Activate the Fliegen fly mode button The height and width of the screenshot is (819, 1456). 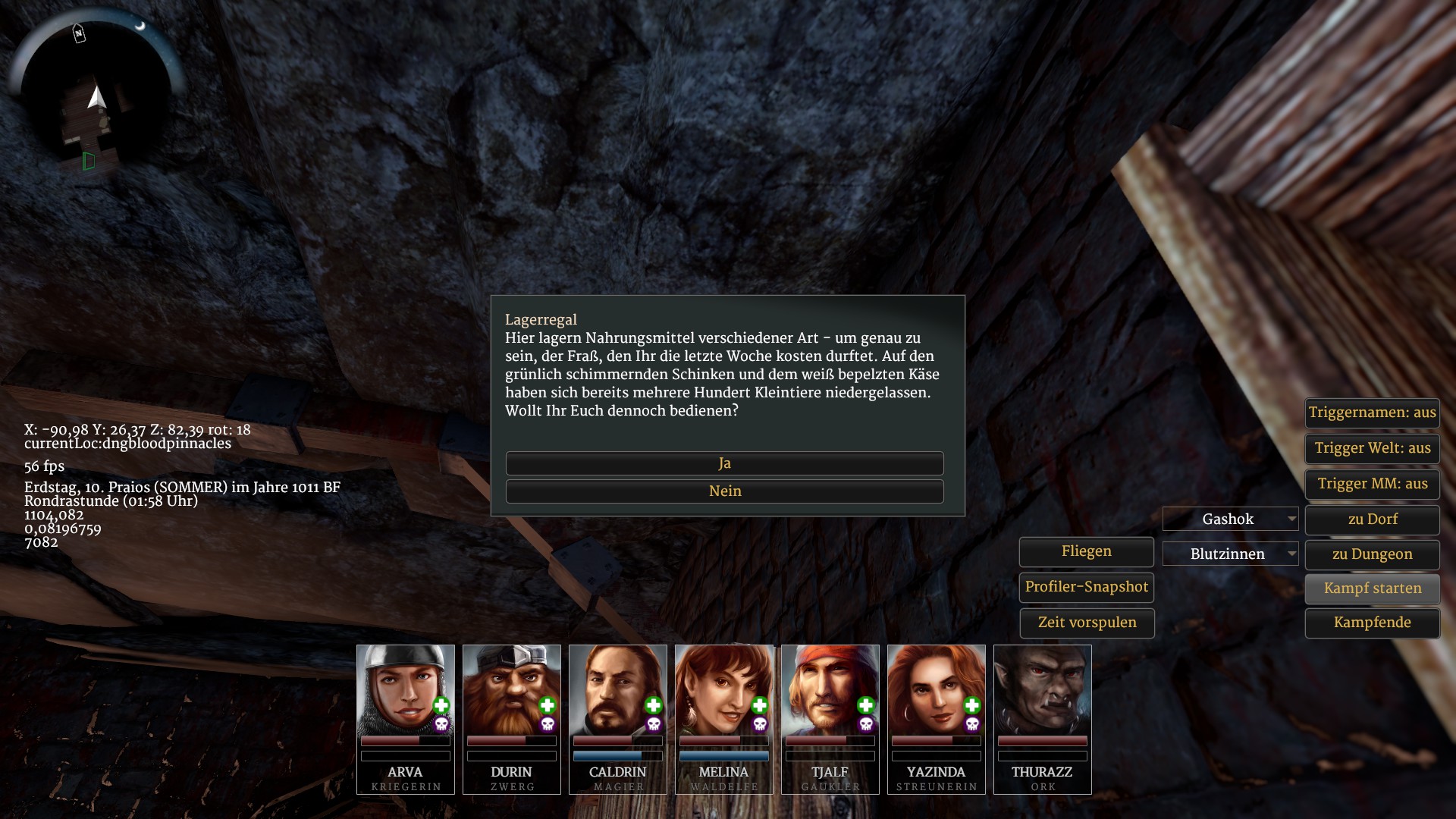pos(1086,551)
